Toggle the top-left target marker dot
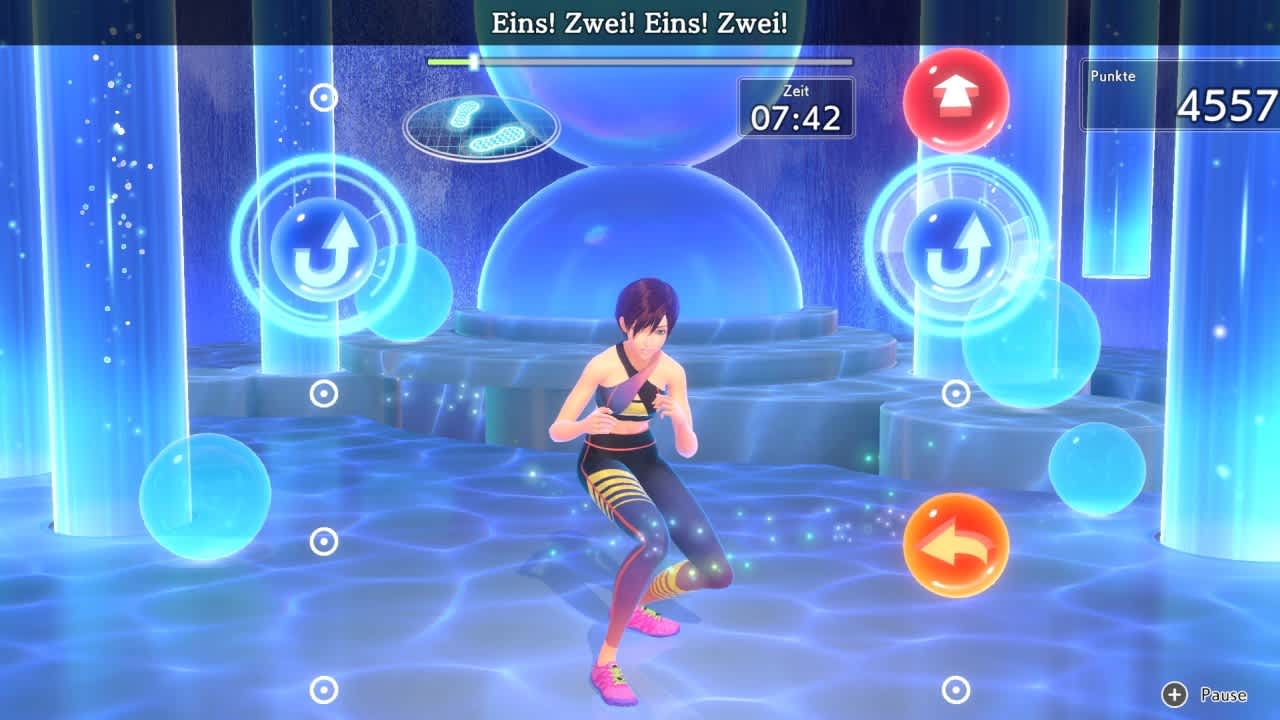The image size is (1280, 720). (322, 97)
